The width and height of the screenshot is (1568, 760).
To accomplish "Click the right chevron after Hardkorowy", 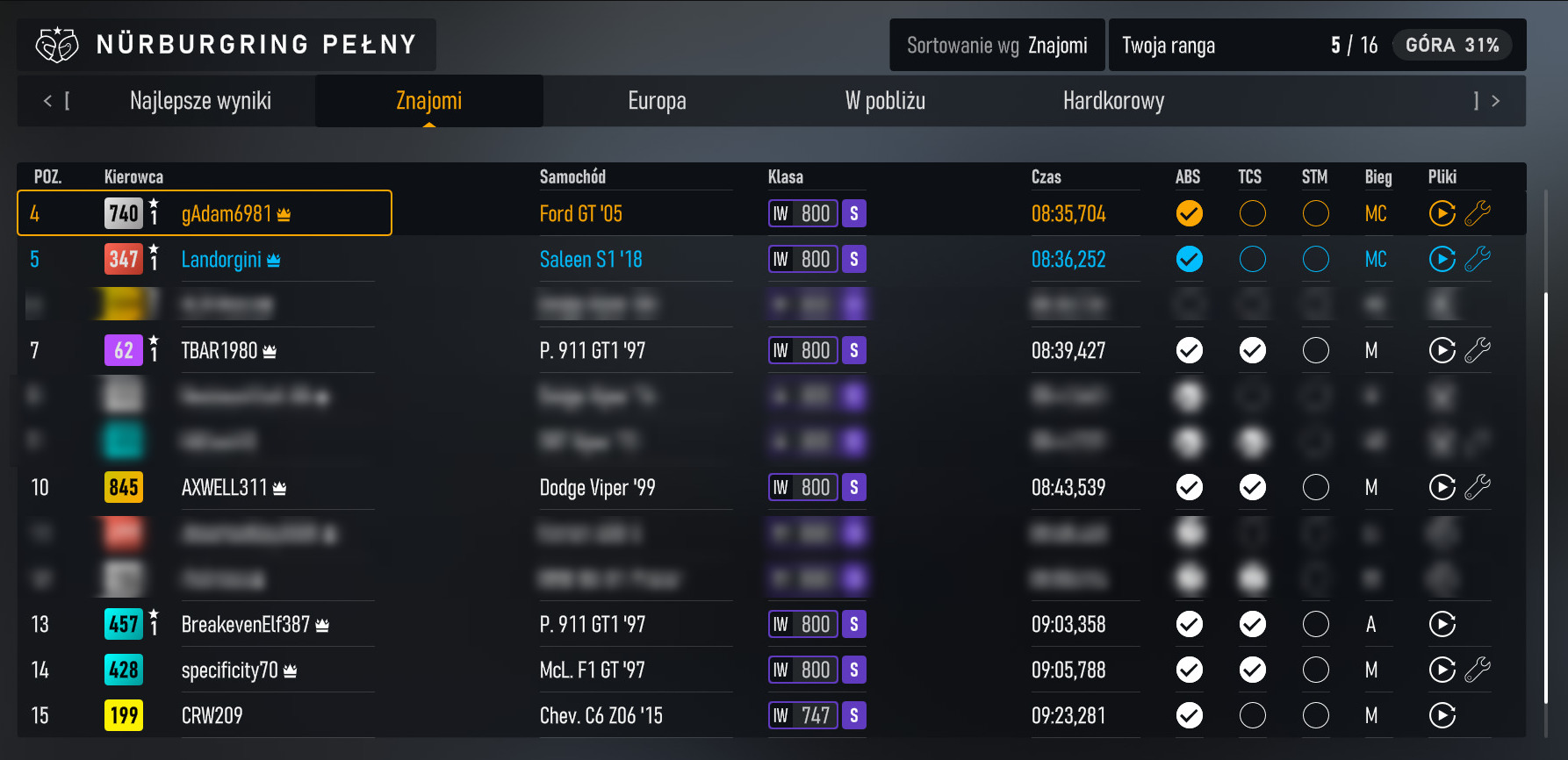I will pyautogui.click(x=1495, y=100).
